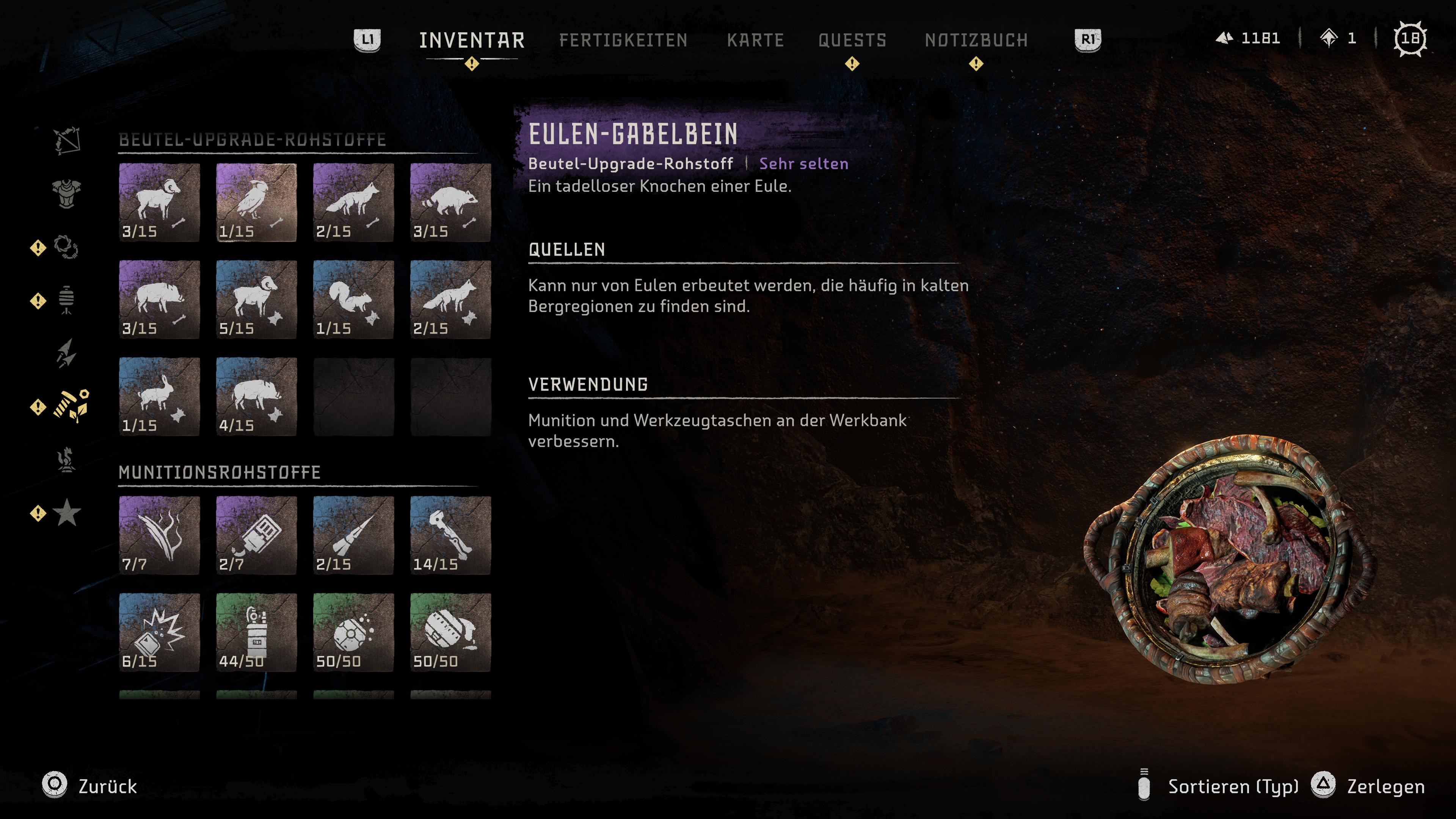Open the bow weapons category
The height and width of the screenshot is (819, 1456).
pyautogui.click(x=67, y=140)
